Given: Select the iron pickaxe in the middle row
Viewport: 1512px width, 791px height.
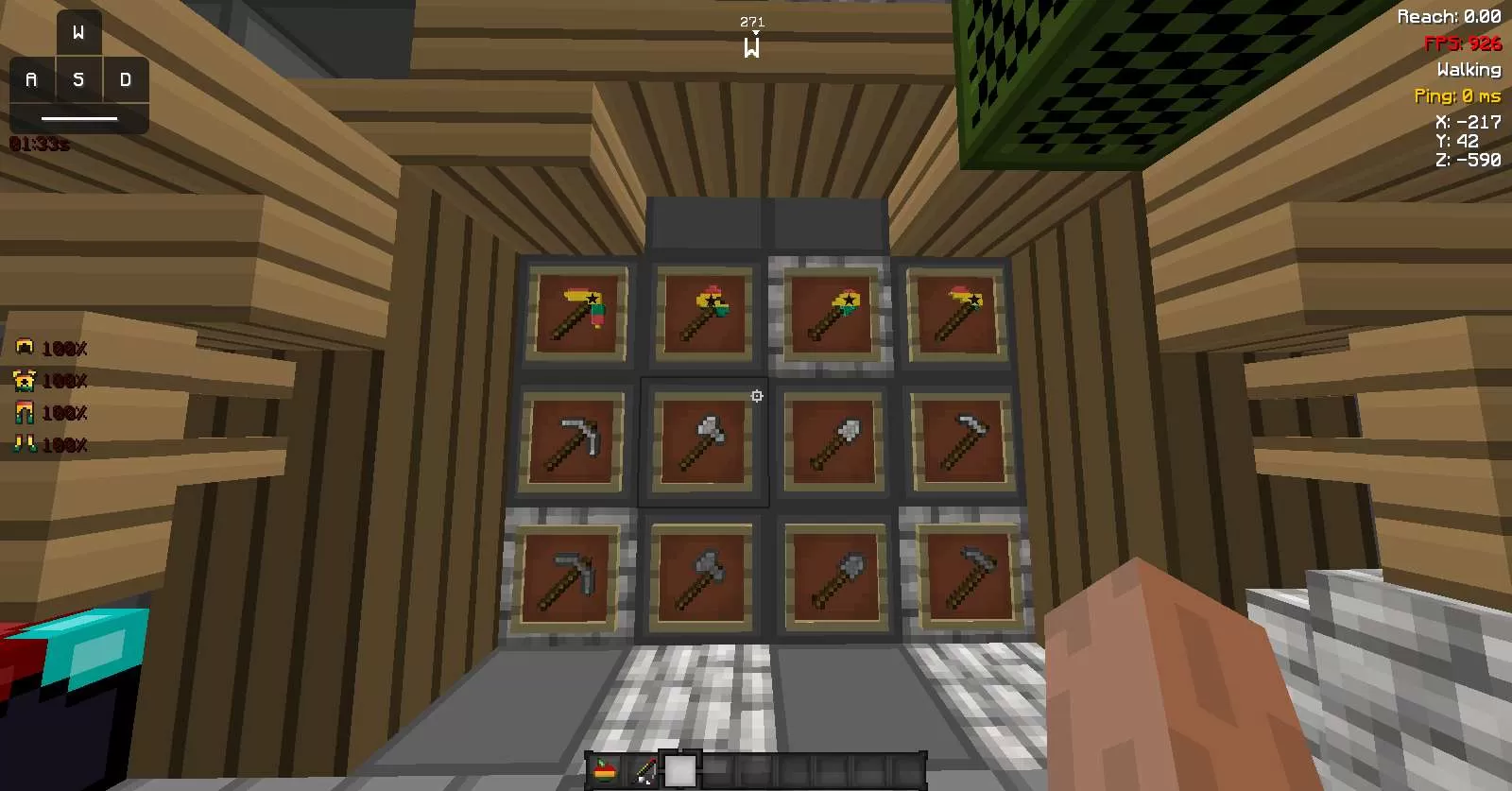Looking at the screenshot, I should pyautogui.click(x=572, y=439).
